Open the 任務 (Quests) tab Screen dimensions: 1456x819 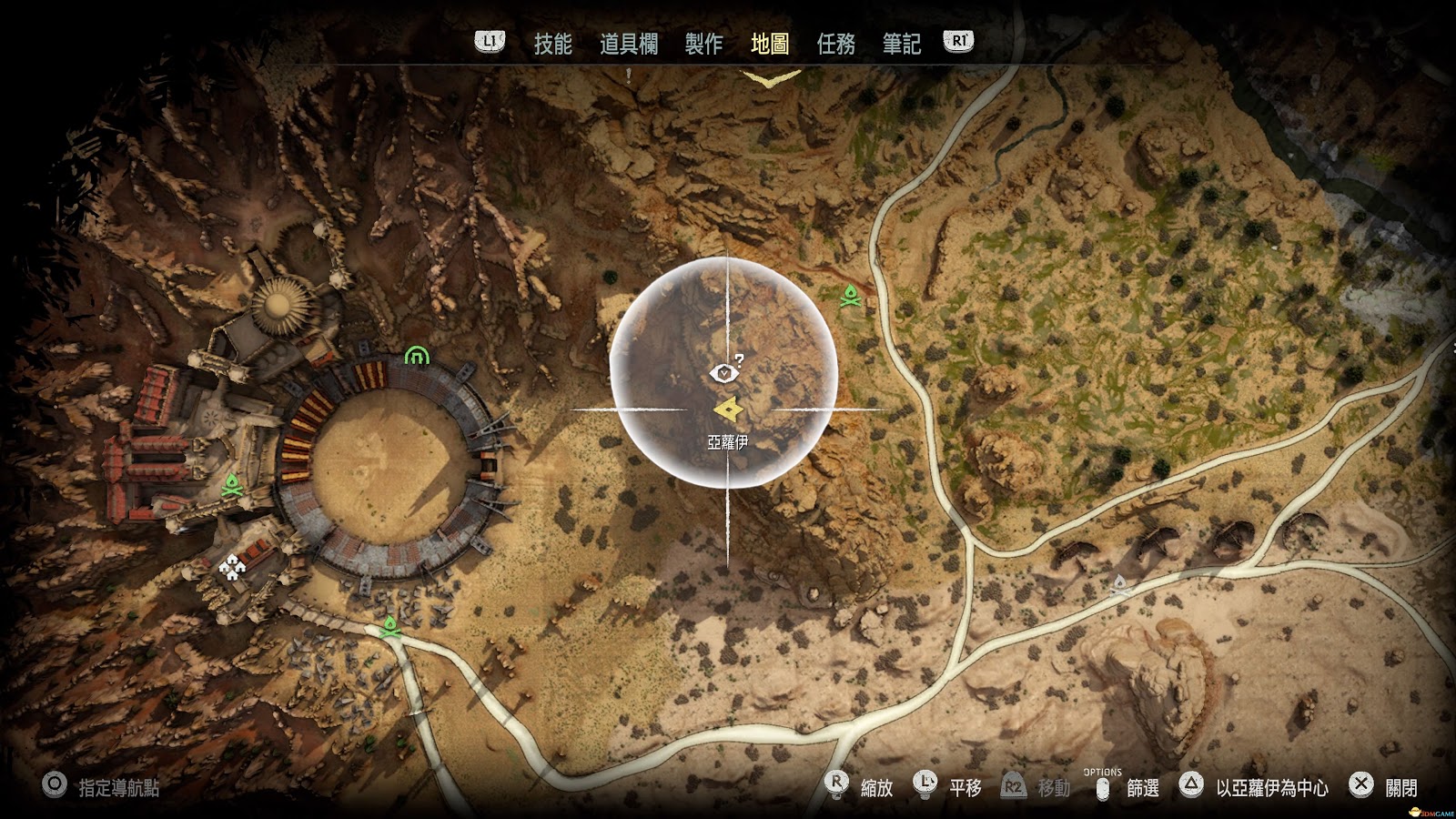click(x=835, y=44)
